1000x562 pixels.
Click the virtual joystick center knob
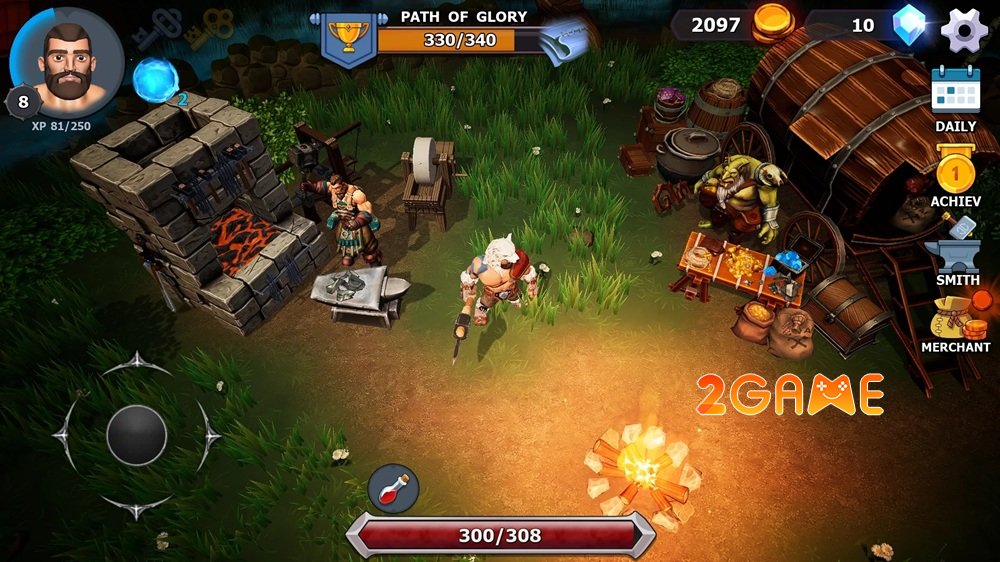pyautogui.click(x=136, y=435)
